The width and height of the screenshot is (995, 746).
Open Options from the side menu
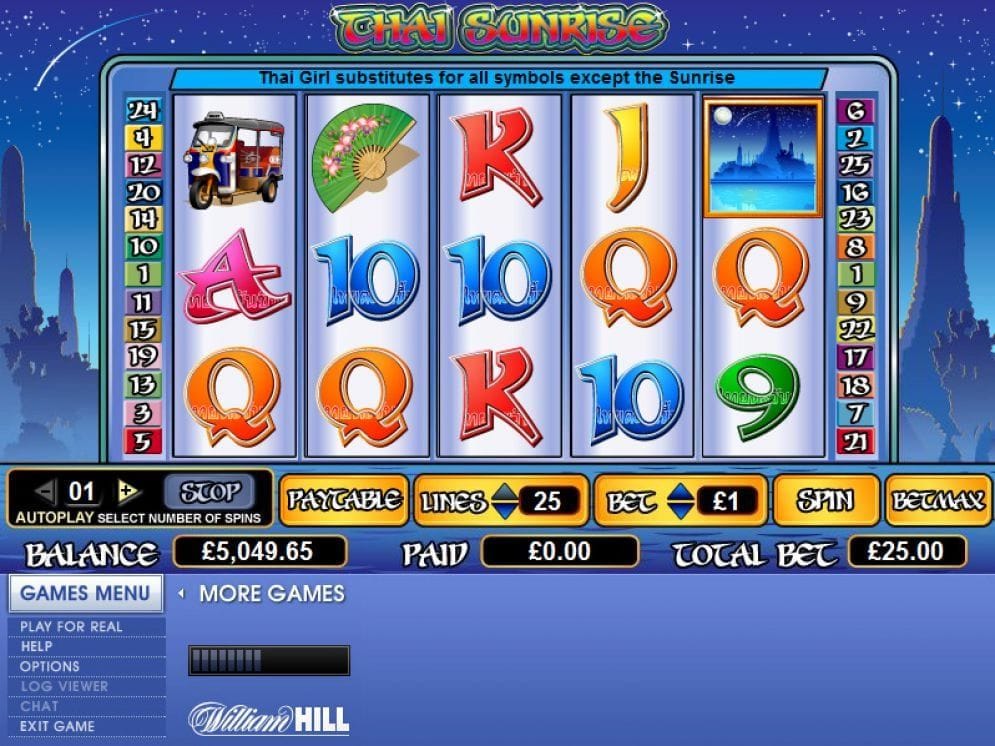50,666
